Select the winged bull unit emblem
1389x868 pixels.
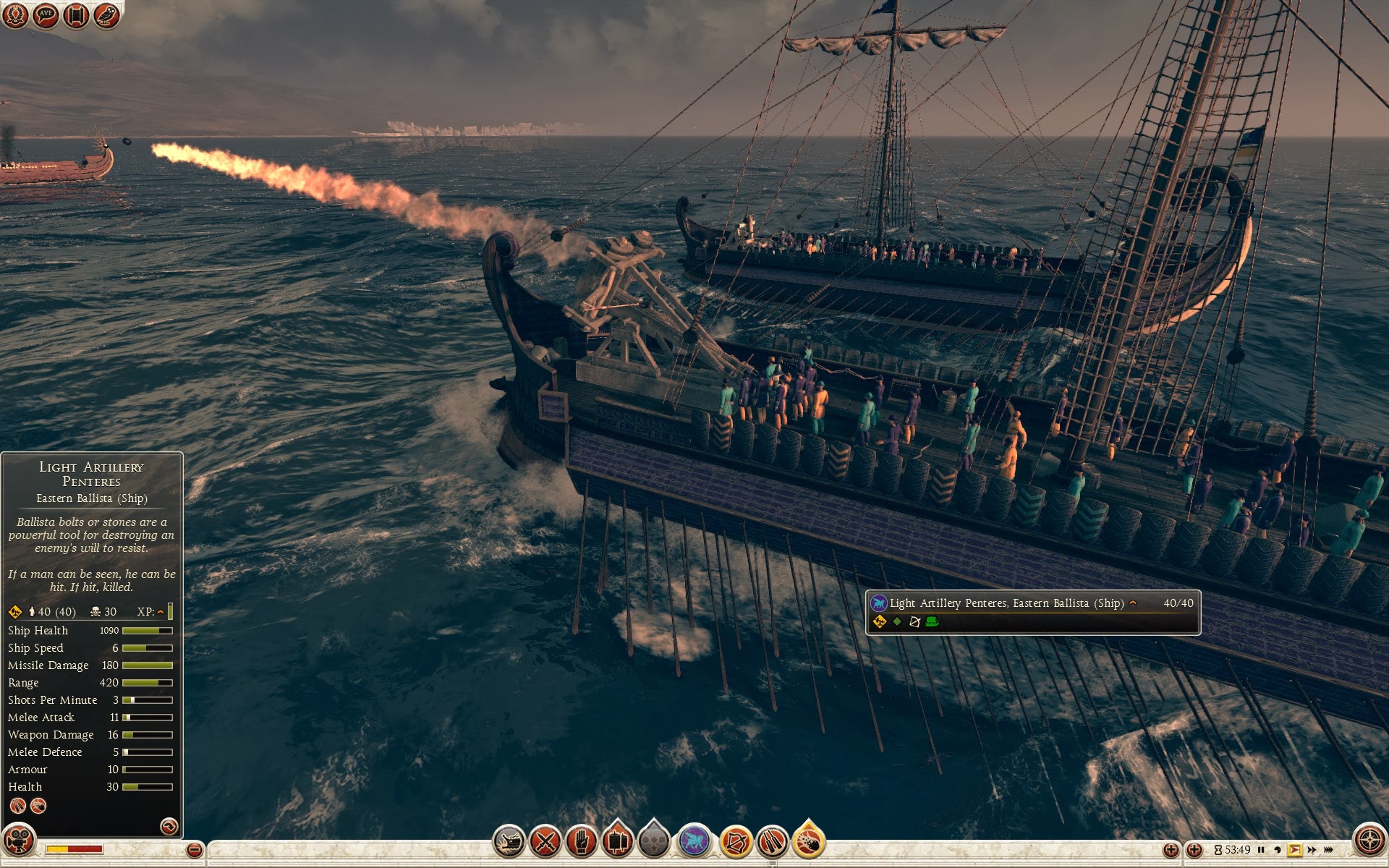(x=694, y=842)
